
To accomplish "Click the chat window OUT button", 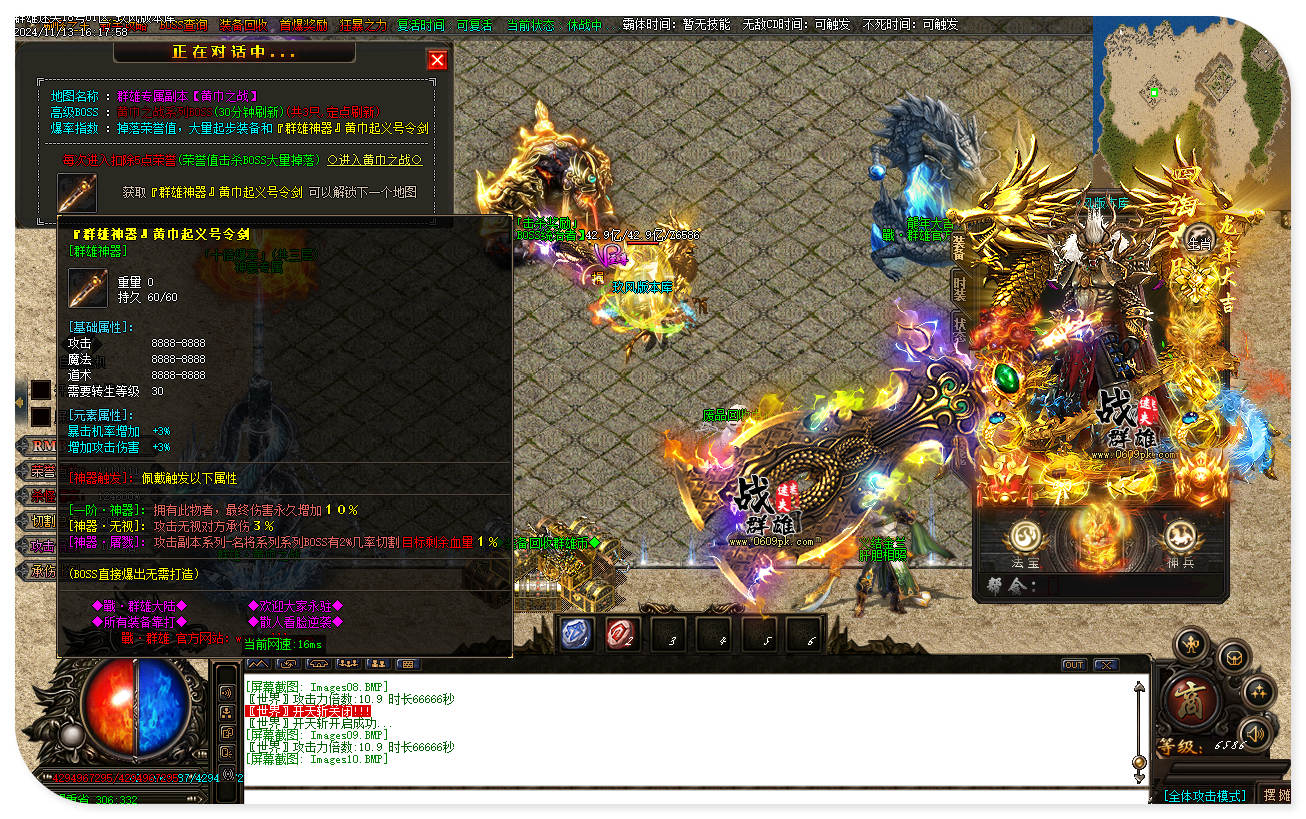I will tap(1073, 664).
